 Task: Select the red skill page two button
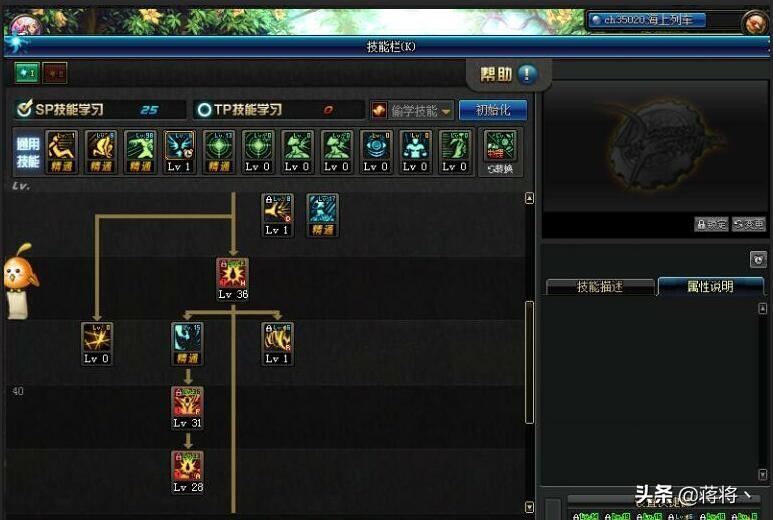[54, 72]
